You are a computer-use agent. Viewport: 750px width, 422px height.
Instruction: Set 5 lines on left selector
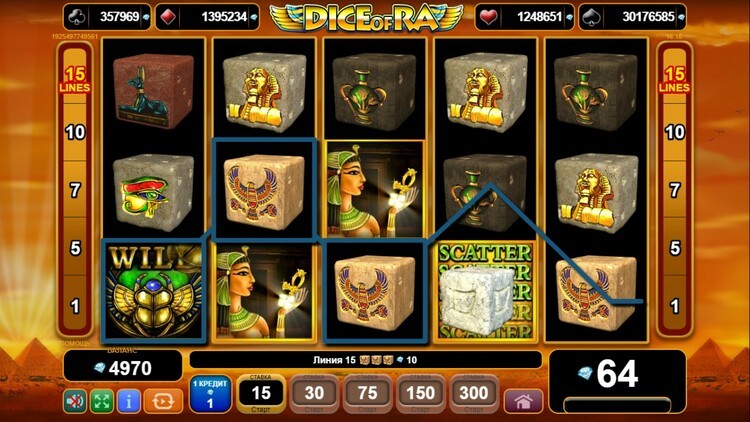[x=75, y=247]
